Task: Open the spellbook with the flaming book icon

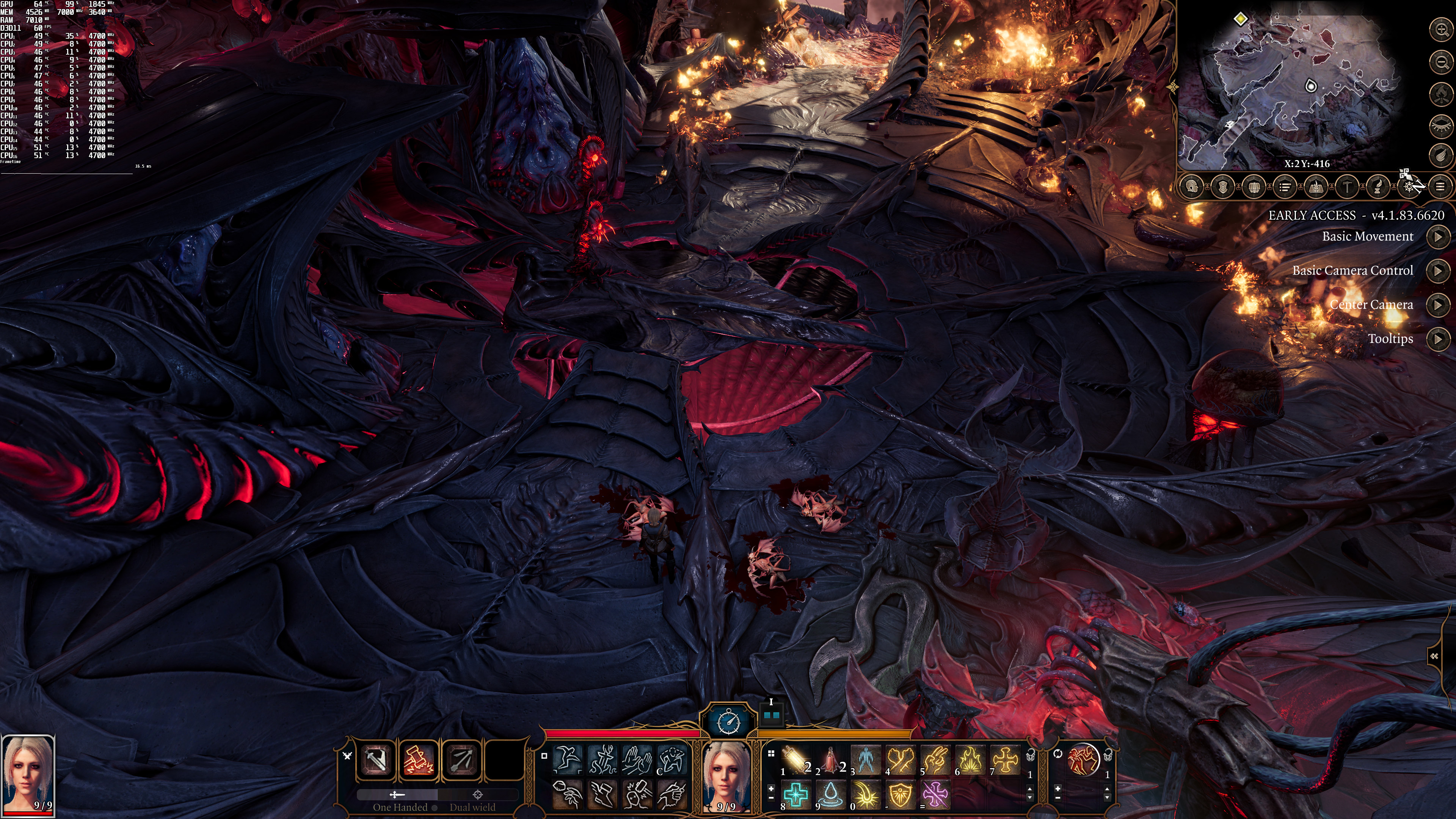Action: point(1316,187)
